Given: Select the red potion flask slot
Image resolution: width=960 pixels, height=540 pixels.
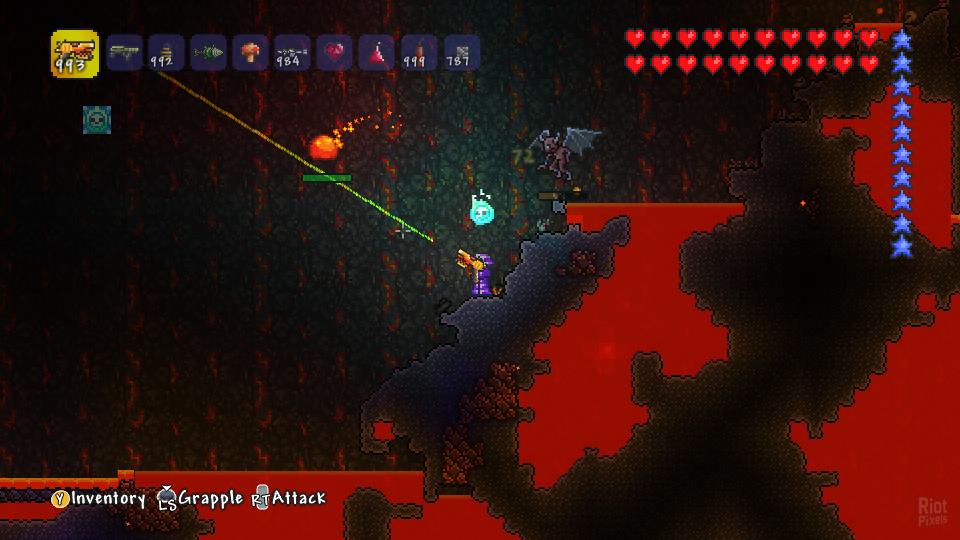Looking at the screenshot, I should point(377,53).
